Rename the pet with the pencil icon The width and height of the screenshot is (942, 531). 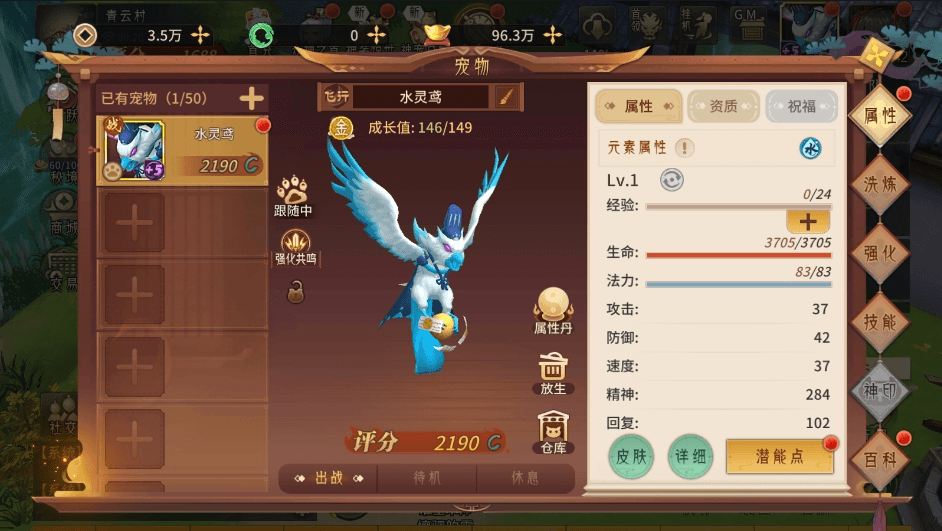[506, 97]
